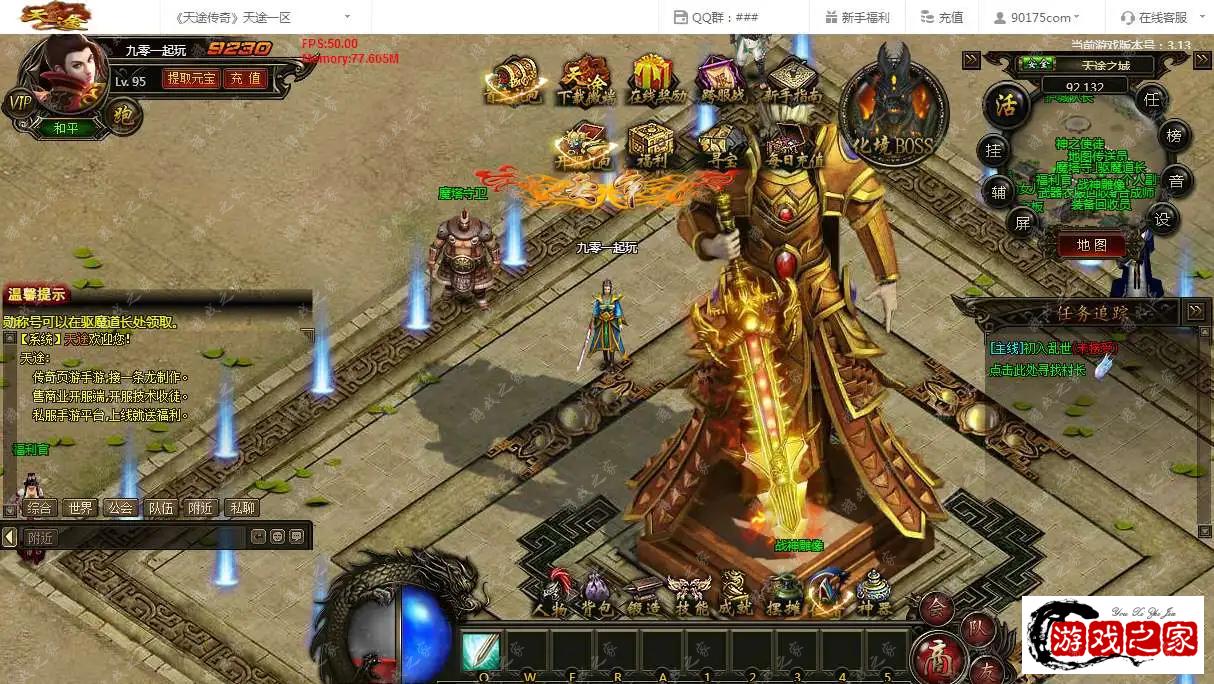The image size is (1214, 684).
Task: Open the 设 settings round button
Action: [x=1161, y=220]
